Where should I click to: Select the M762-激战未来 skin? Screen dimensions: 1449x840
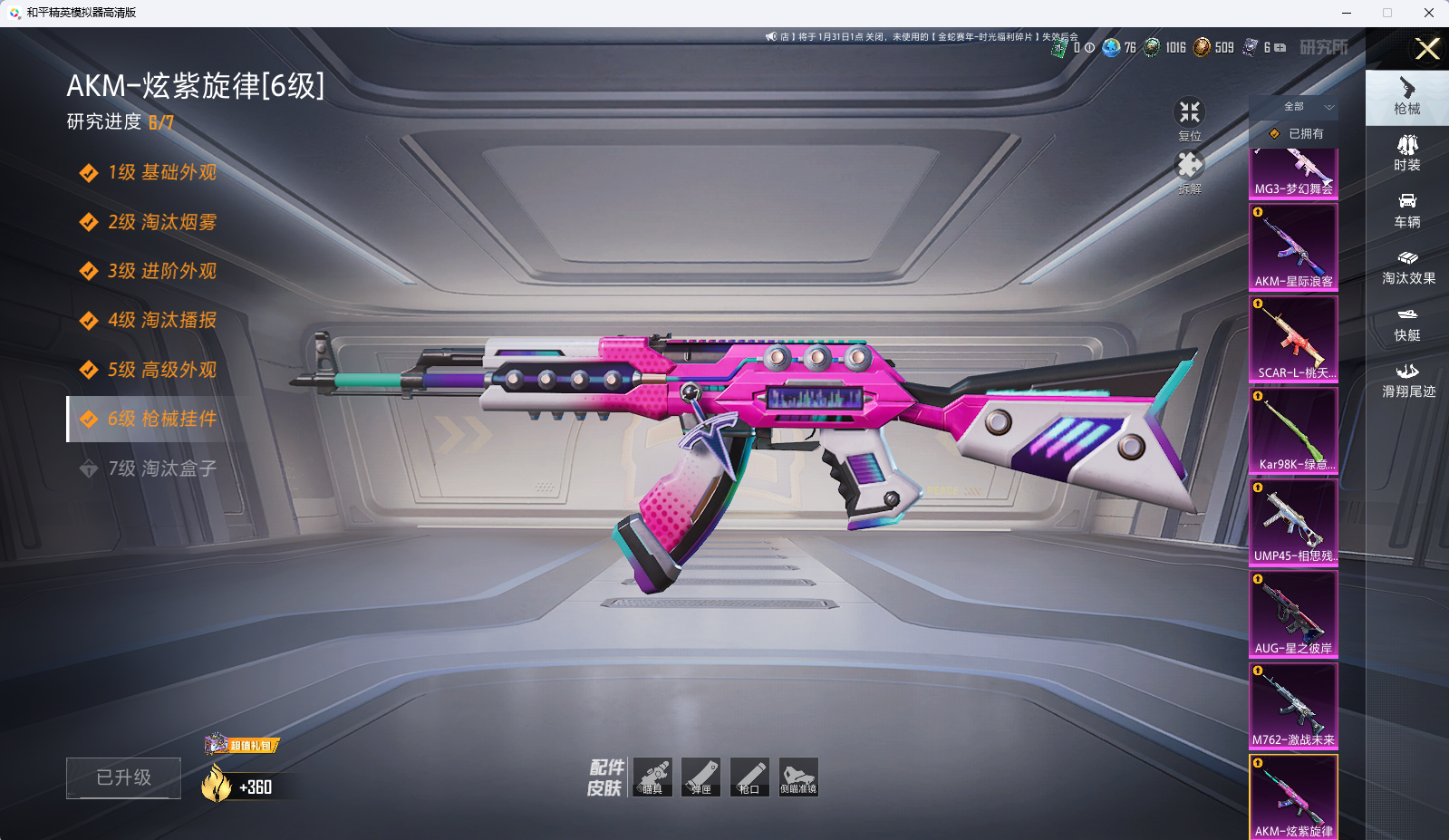pos(1293,705)
